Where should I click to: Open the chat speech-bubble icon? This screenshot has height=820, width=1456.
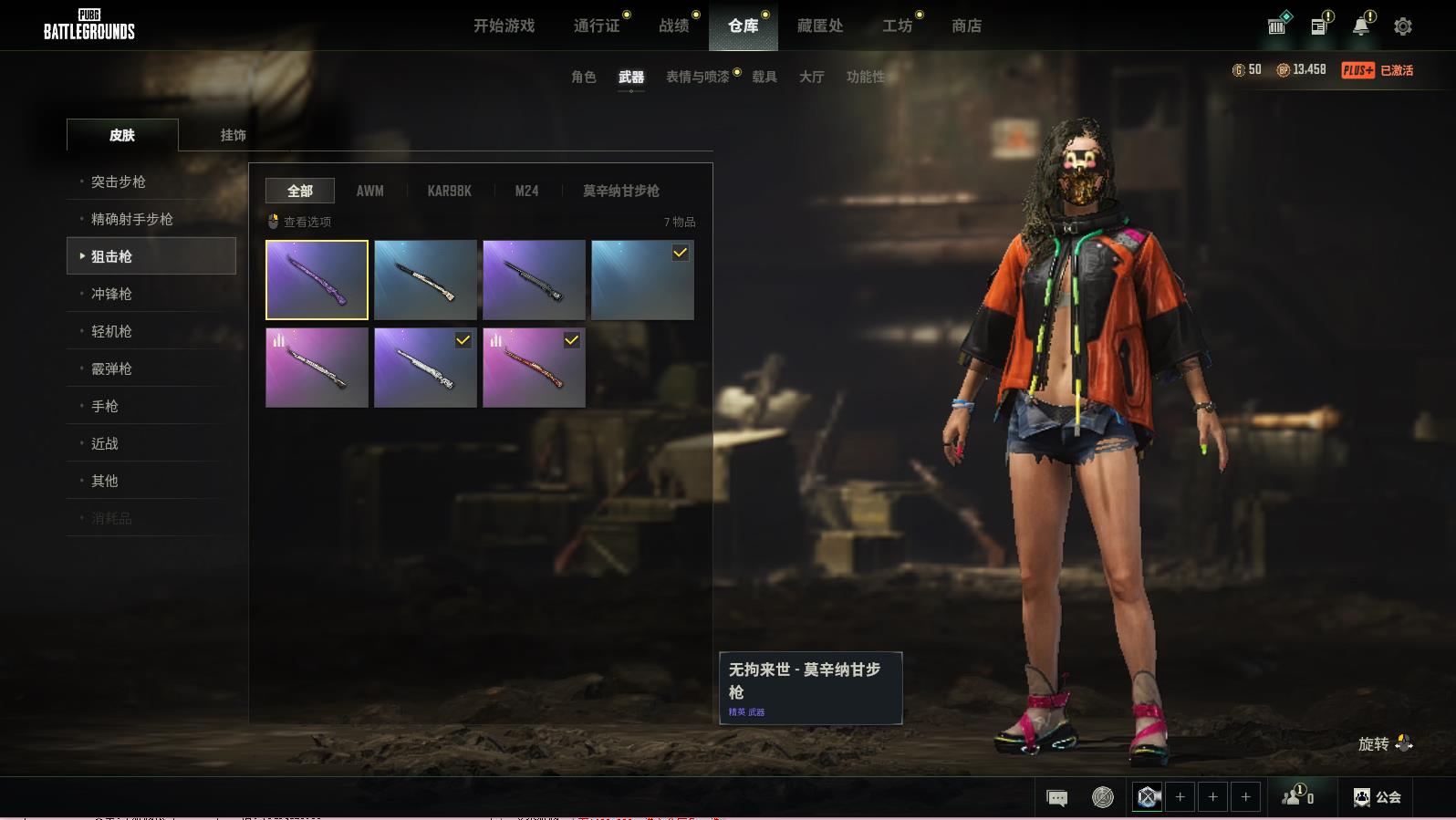1056,798
